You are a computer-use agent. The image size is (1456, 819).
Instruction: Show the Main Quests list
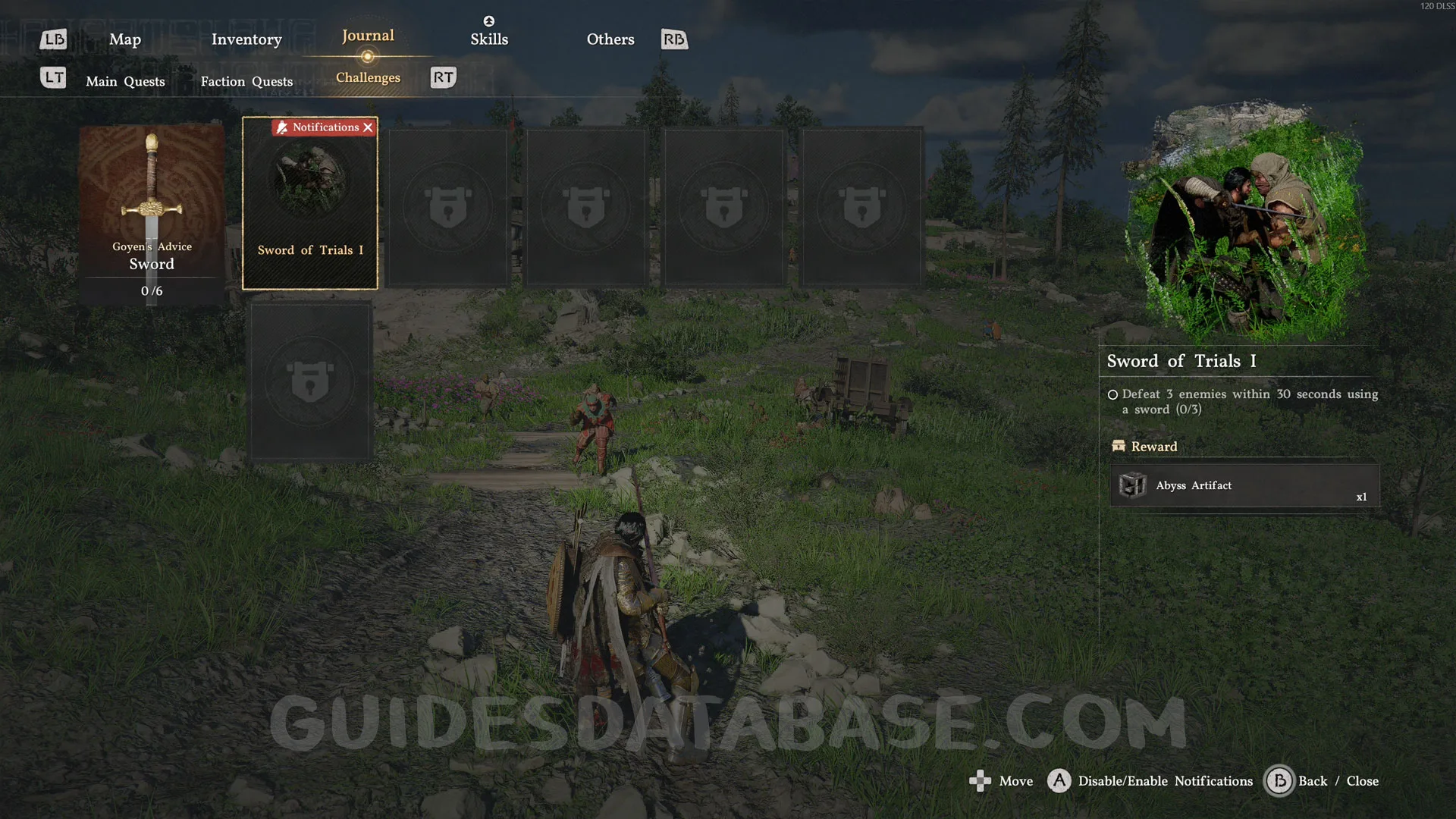coord(125,81)
